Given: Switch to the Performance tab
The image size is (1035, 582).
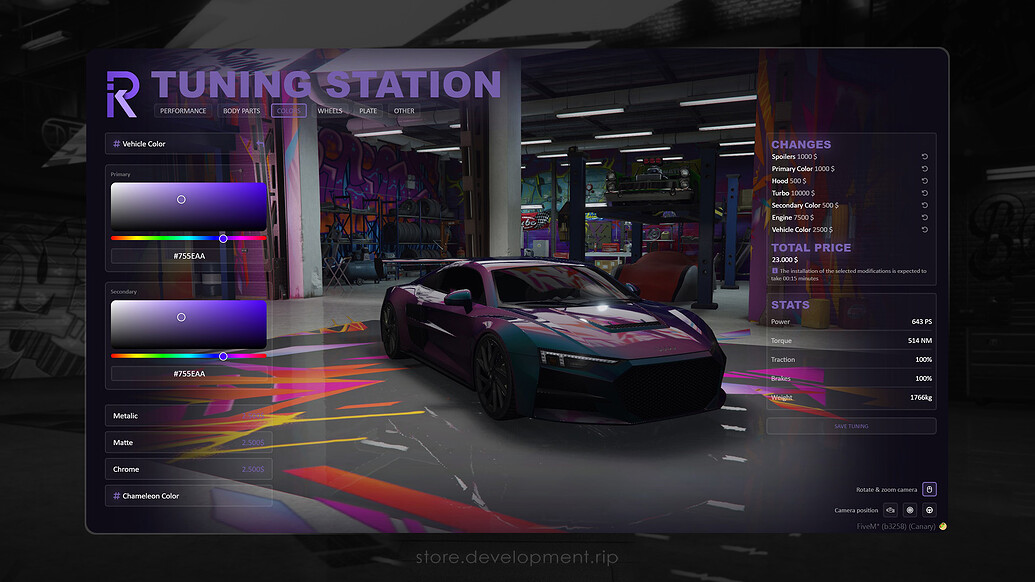Looking at the screenshot, I should (182, 111).
